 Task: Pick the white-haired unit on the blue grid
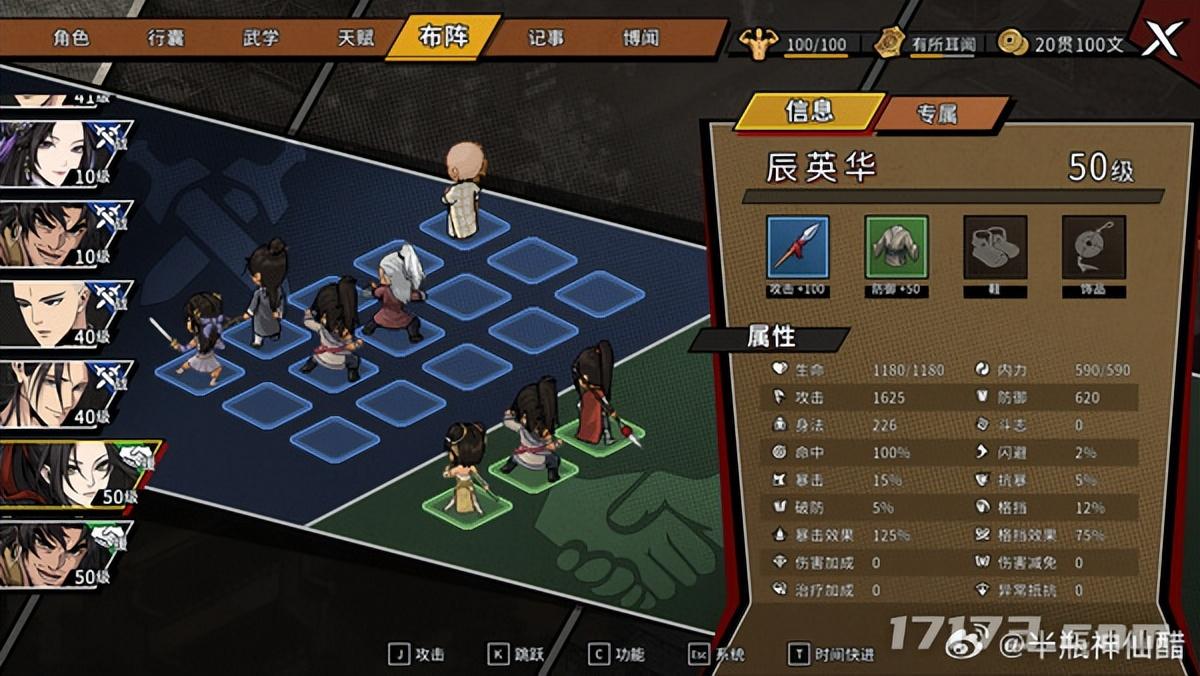point(398,290)
